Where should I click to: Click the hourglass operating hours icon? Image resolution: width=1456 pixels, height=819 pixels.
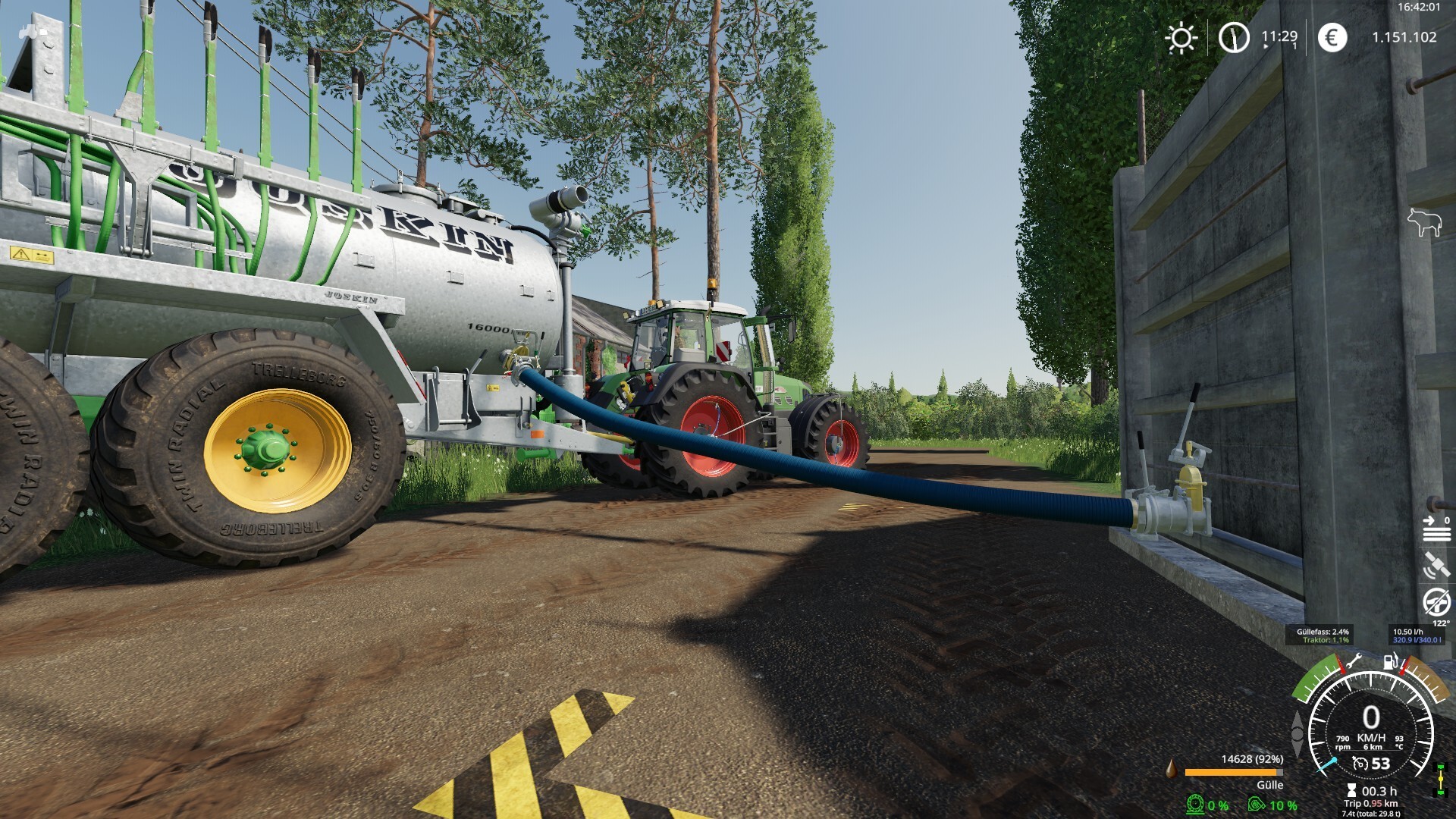[1351, 791]
